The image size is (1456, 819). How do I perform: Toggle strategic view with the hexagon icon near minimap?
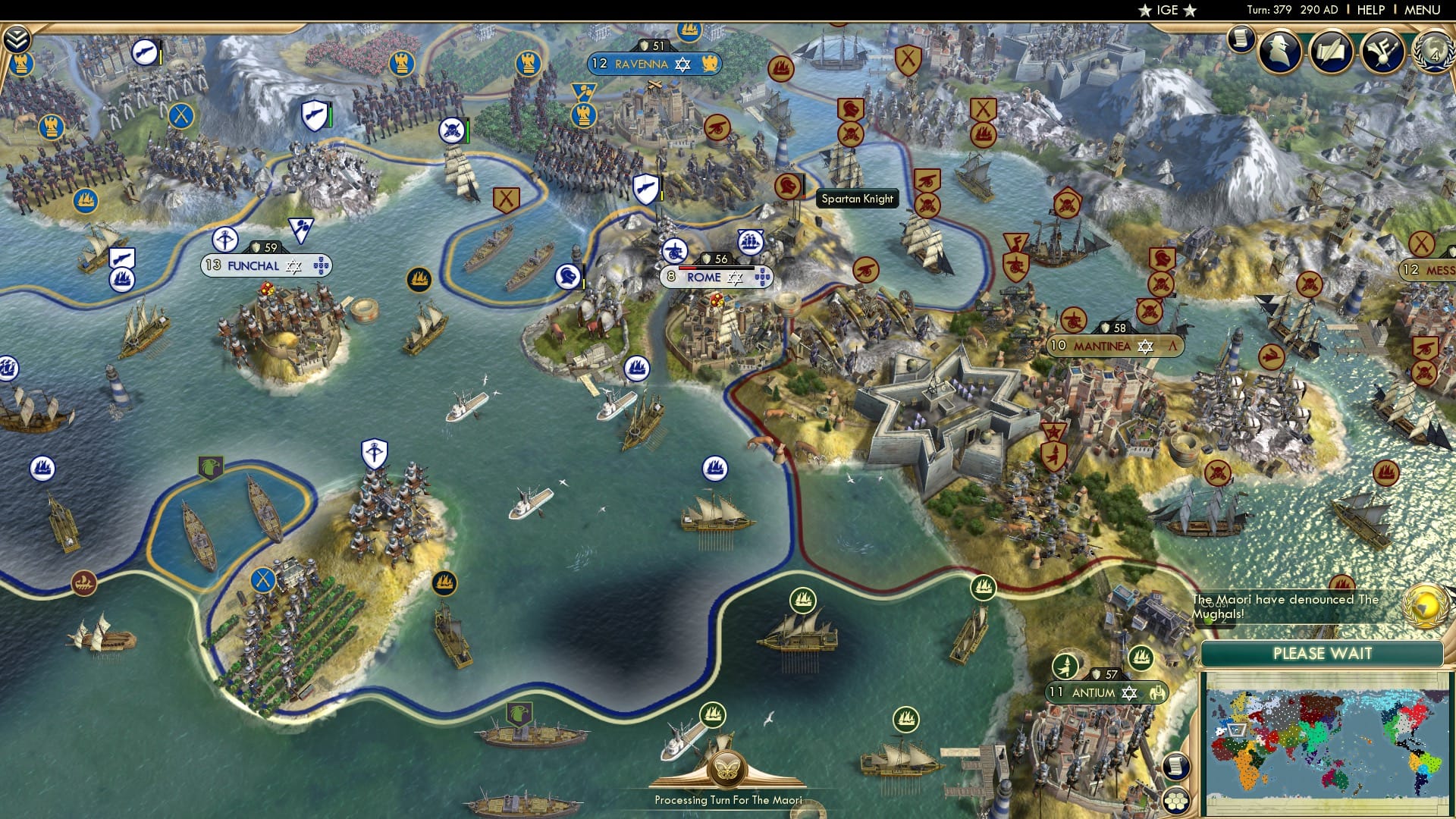coord(1178,801)
